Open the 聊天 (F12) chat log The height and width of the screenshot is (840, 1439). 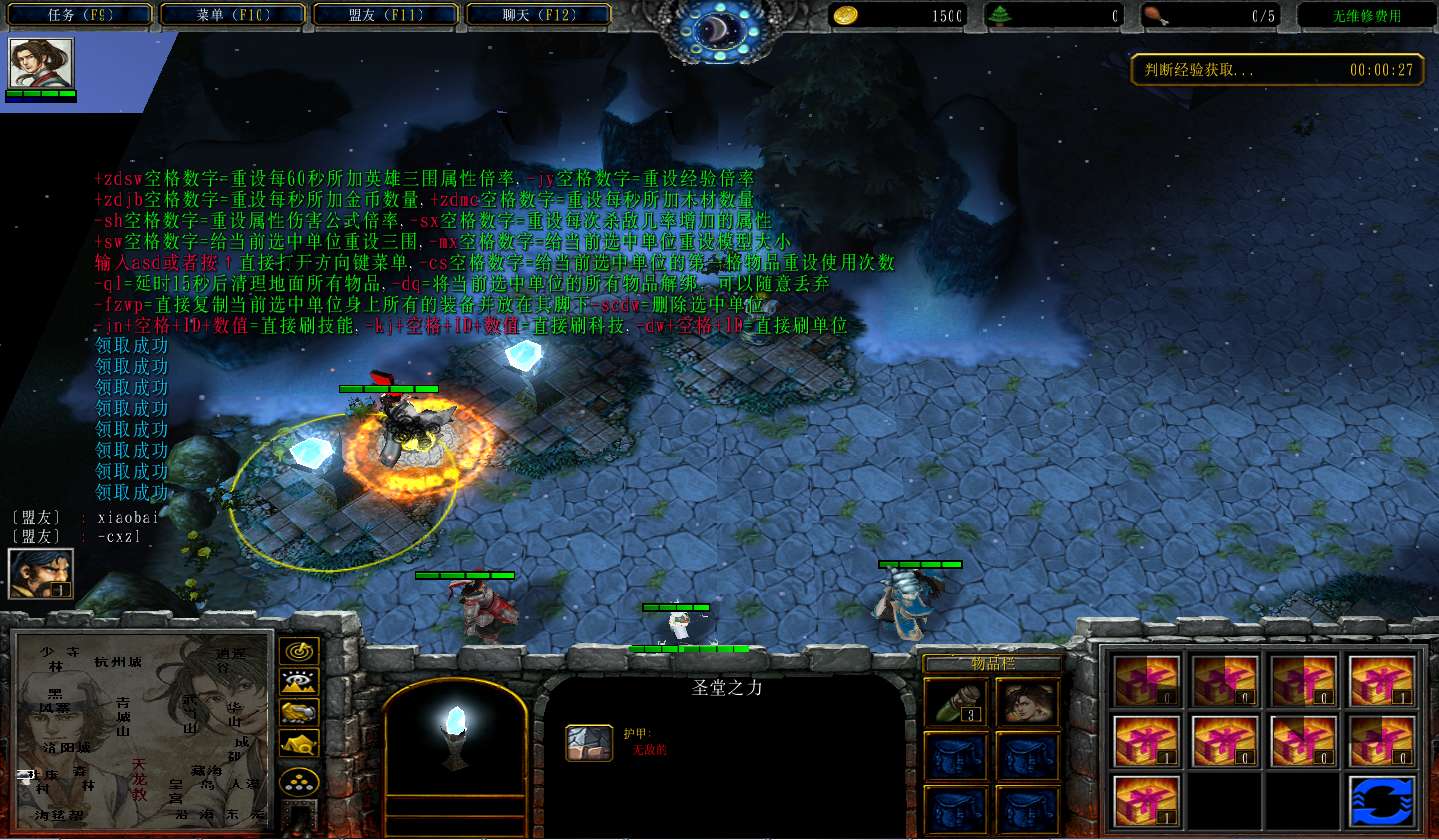(x=539, y=15)
